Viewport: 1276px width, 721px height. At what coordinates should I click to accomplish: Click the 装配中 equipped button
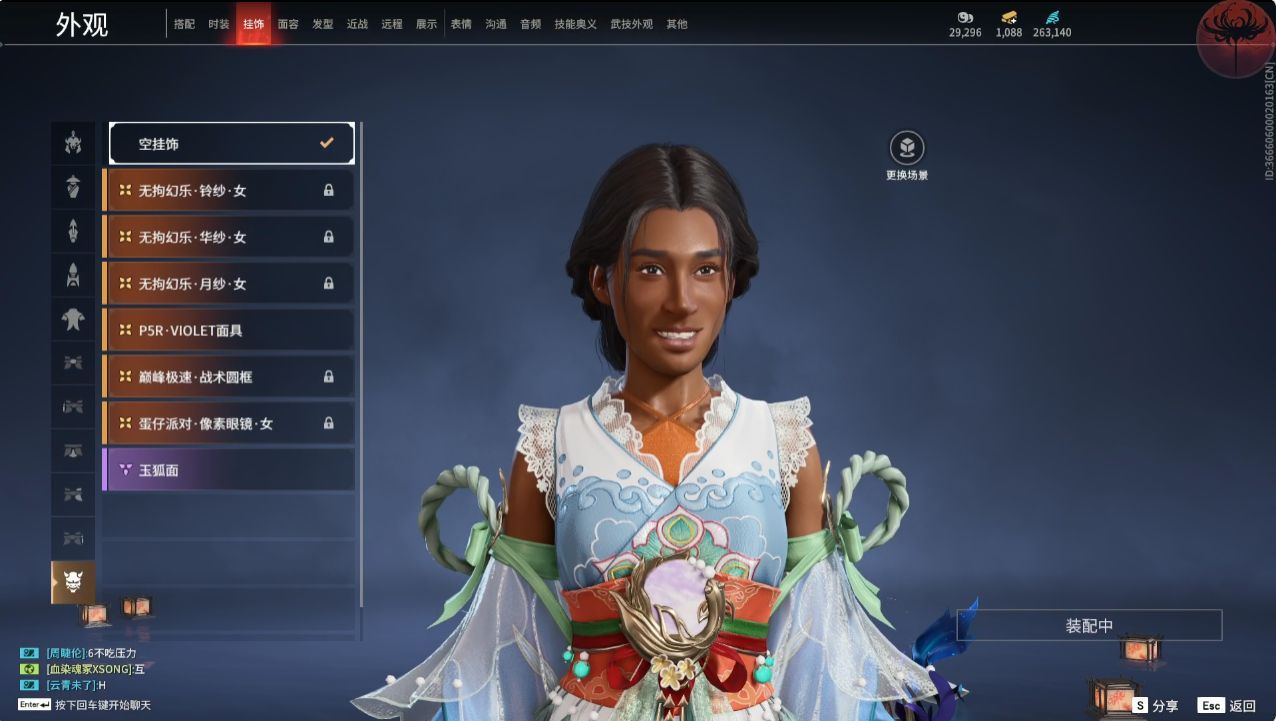click(x=1089, y=626)
